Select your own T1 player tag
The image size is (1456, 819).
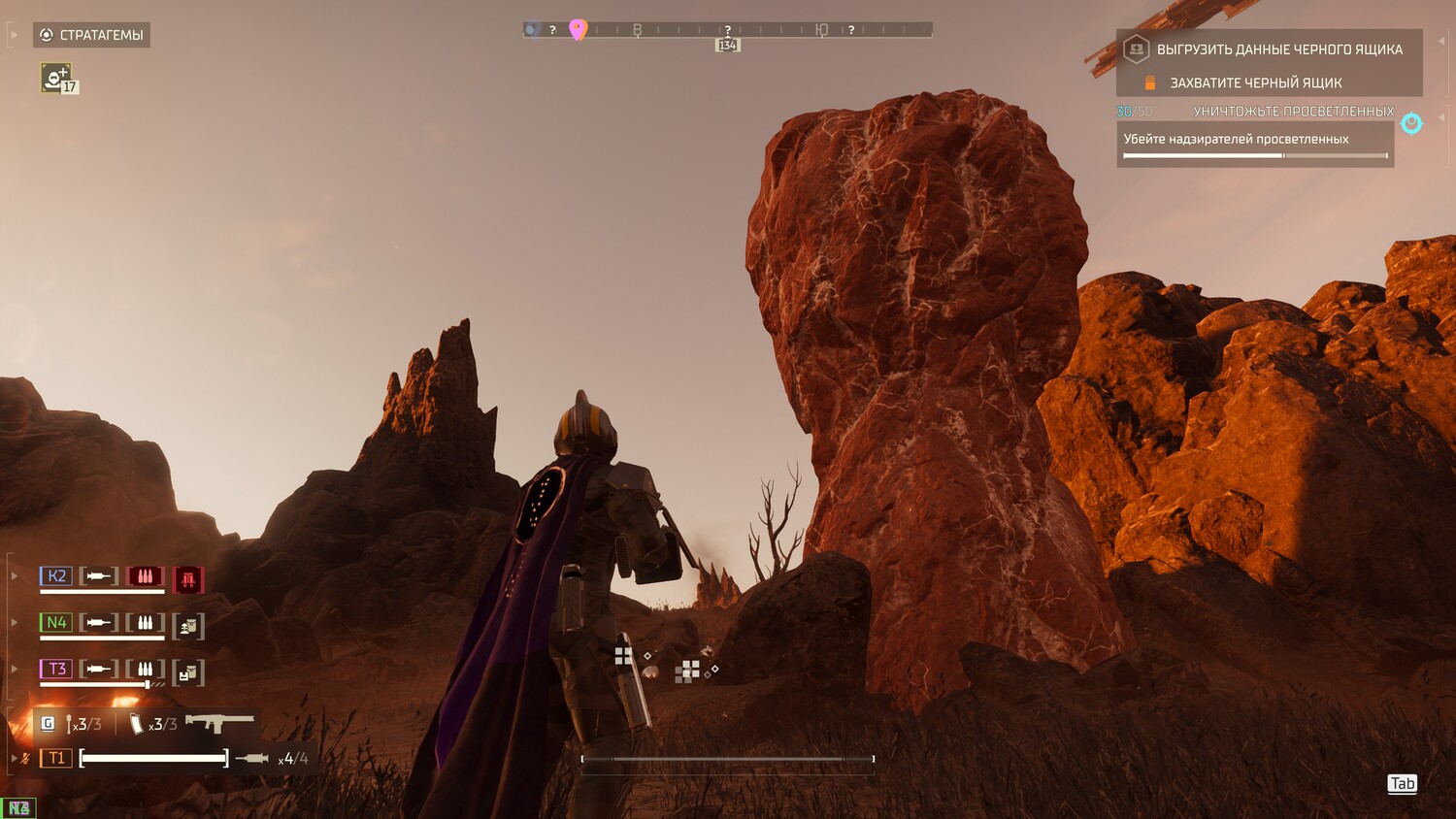pyautogui.click(x=56, y=758)
